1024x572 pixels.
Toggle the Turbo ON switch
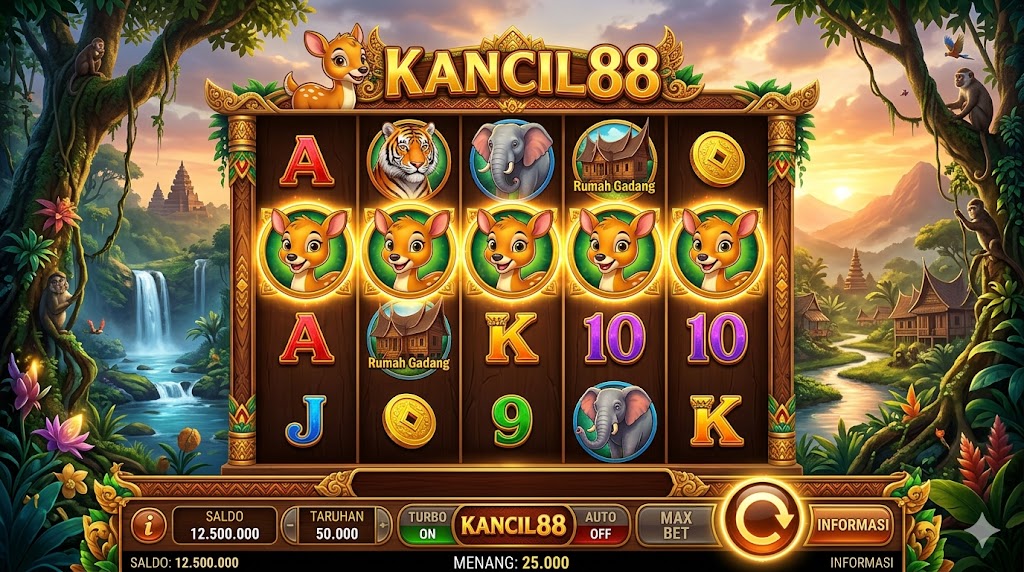[x=426, y=525]
